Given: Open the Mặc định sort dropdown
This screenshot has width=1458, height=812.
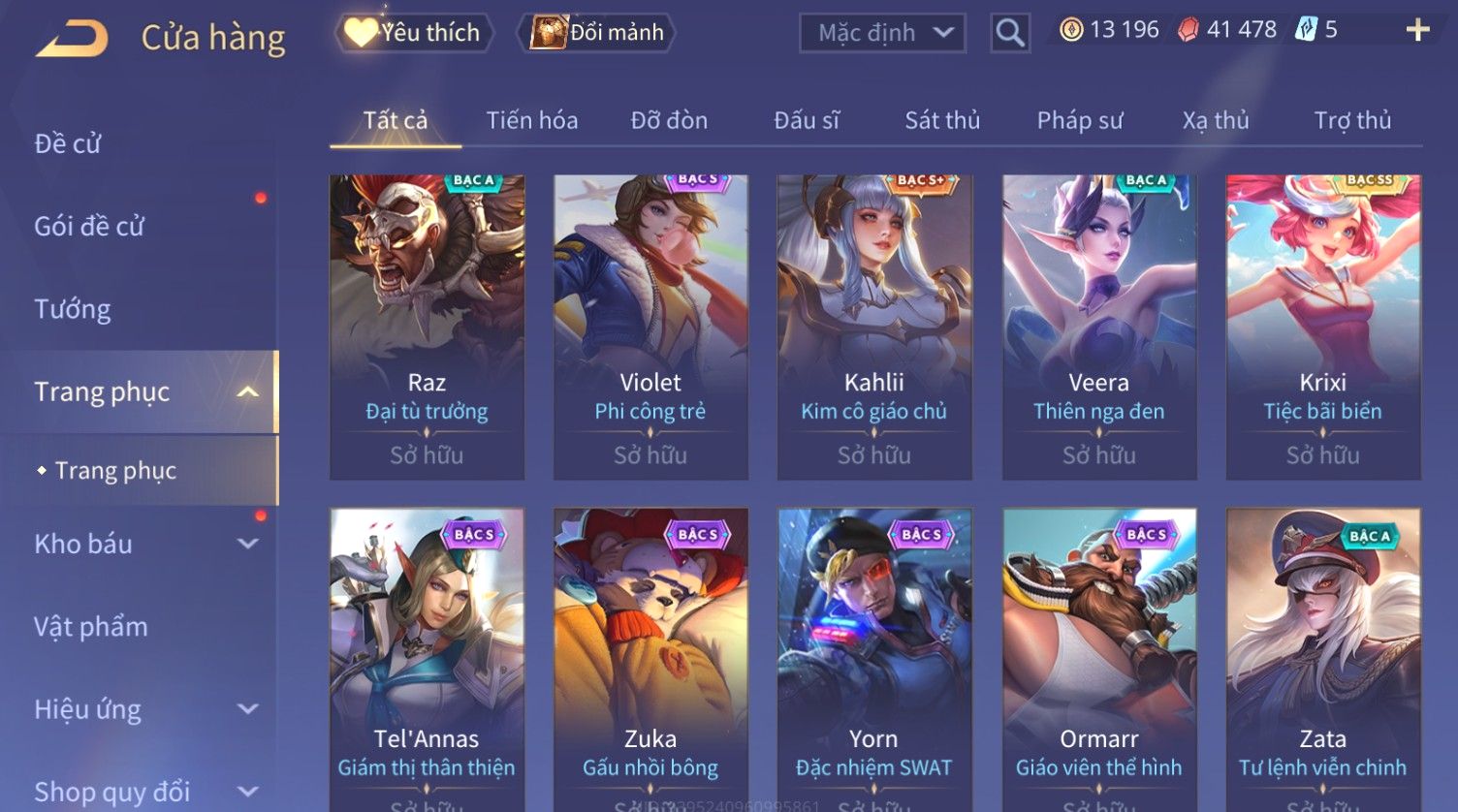Looking at the screenshot, I should (882, 33).
